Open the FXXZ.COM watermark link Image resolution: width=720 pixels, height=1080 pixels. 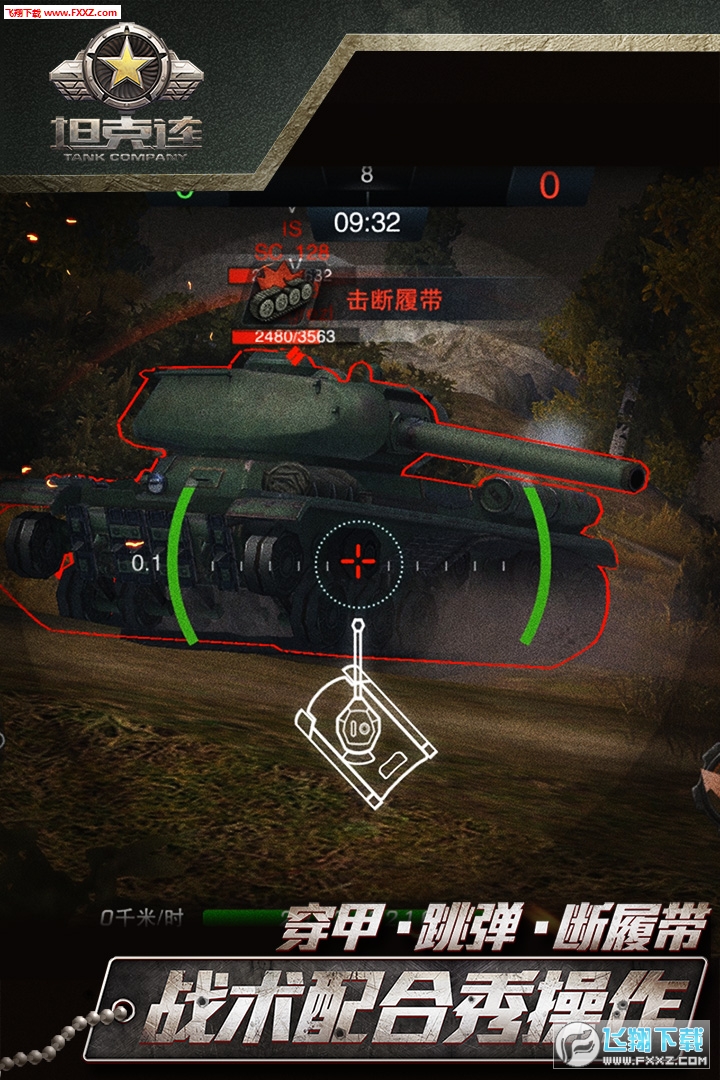coord(60,12)
